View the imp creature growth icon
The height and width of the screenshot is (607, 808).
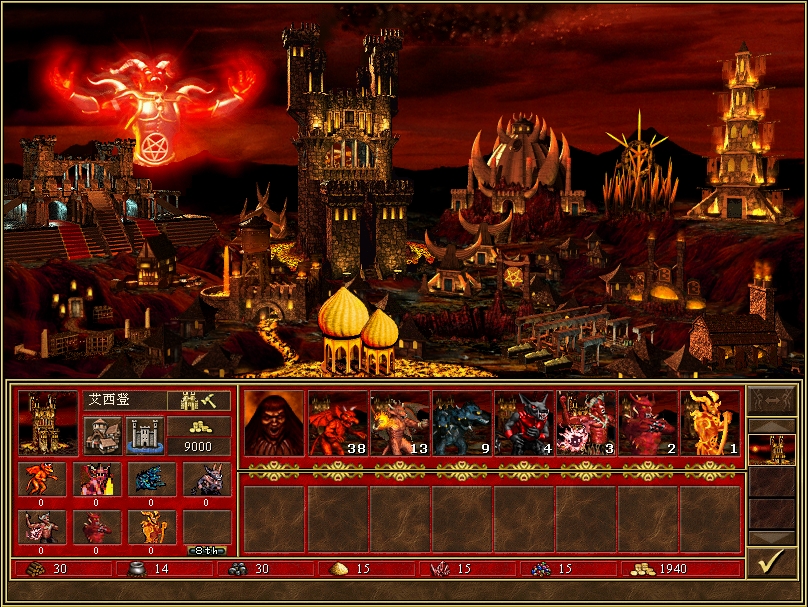[43, 477]
